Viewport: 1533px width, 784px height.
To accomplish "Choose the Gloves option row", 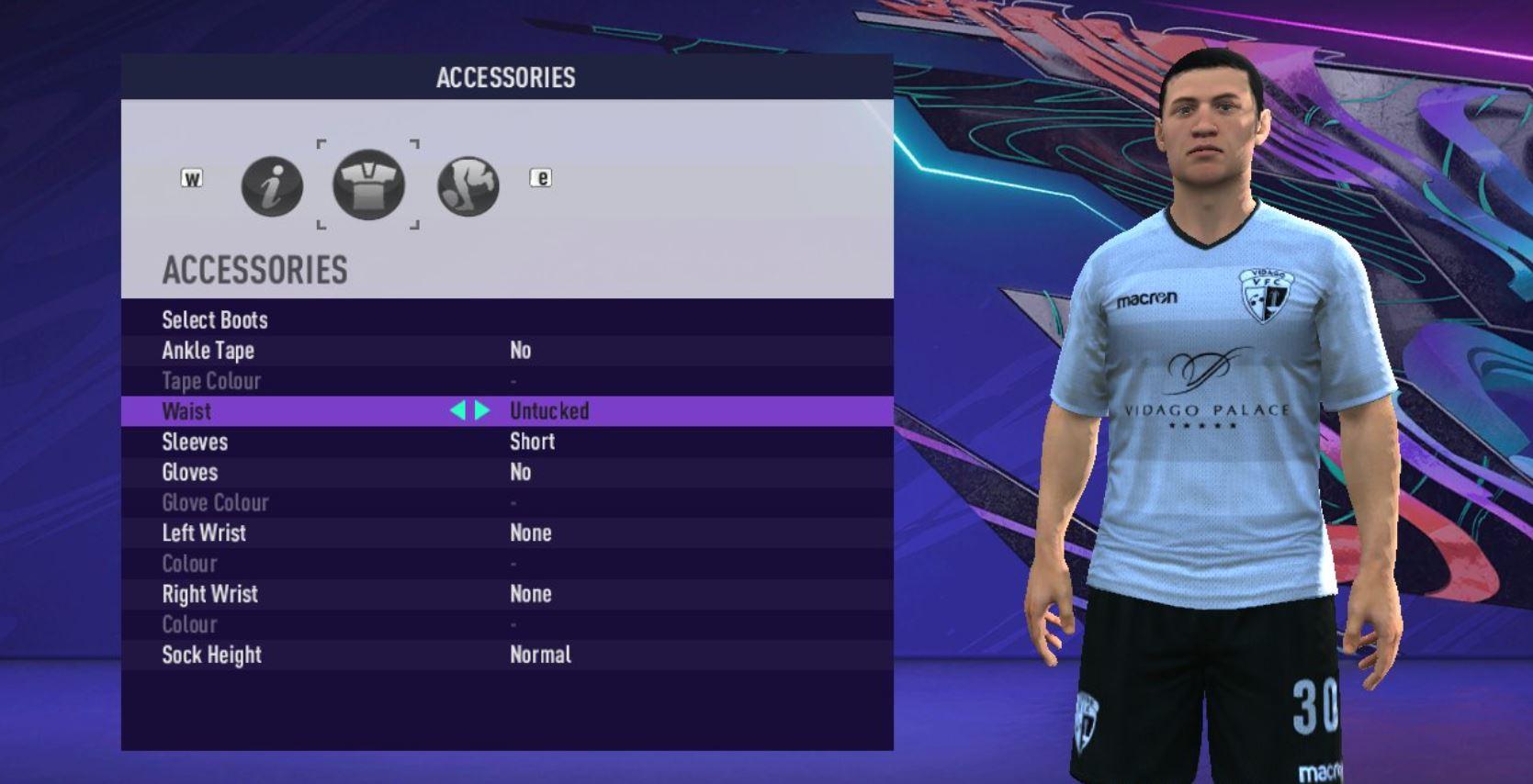I will coord(190,472).
